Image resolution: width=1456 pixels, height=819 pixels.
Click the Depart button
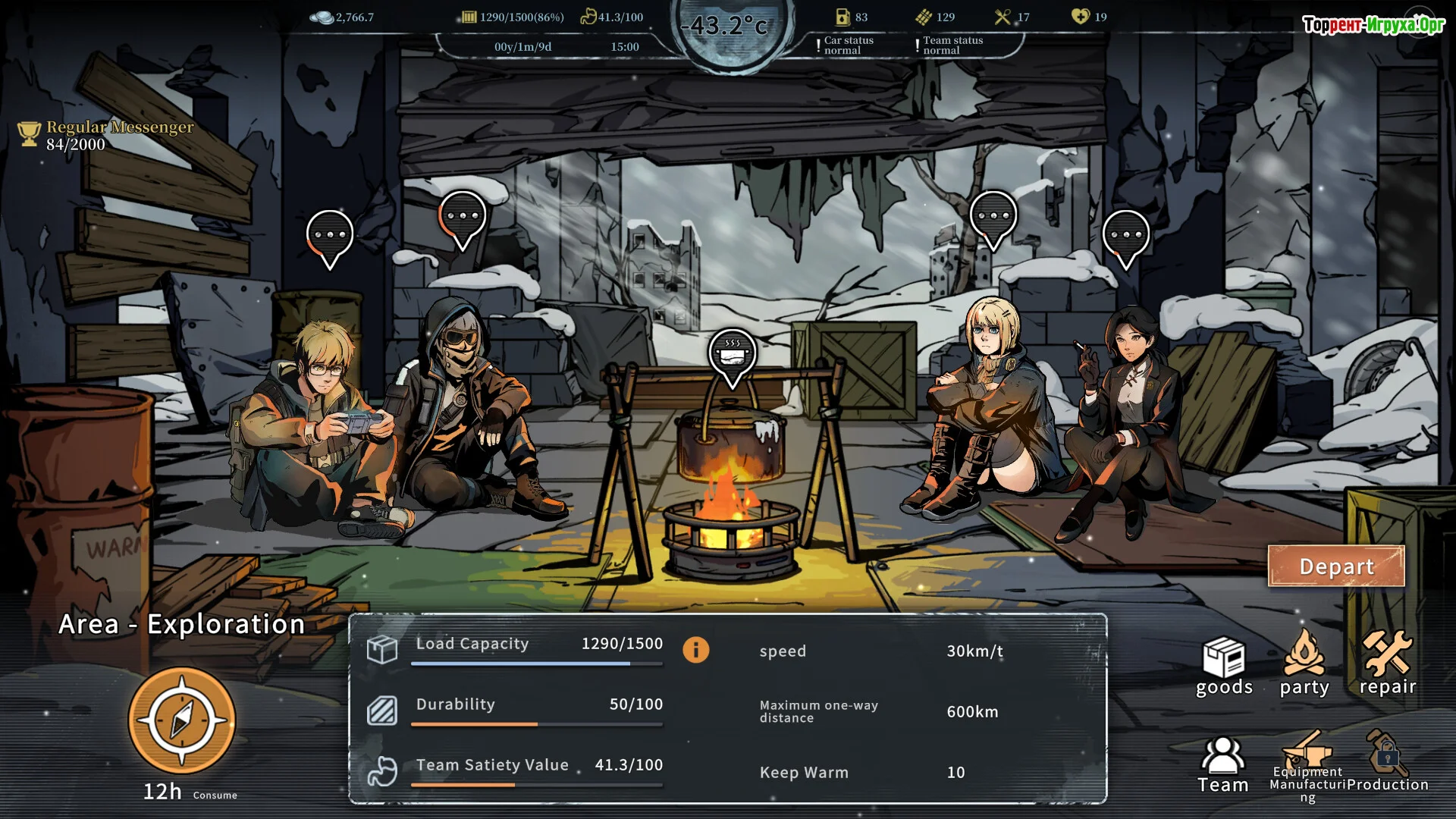click(1335, 566)
